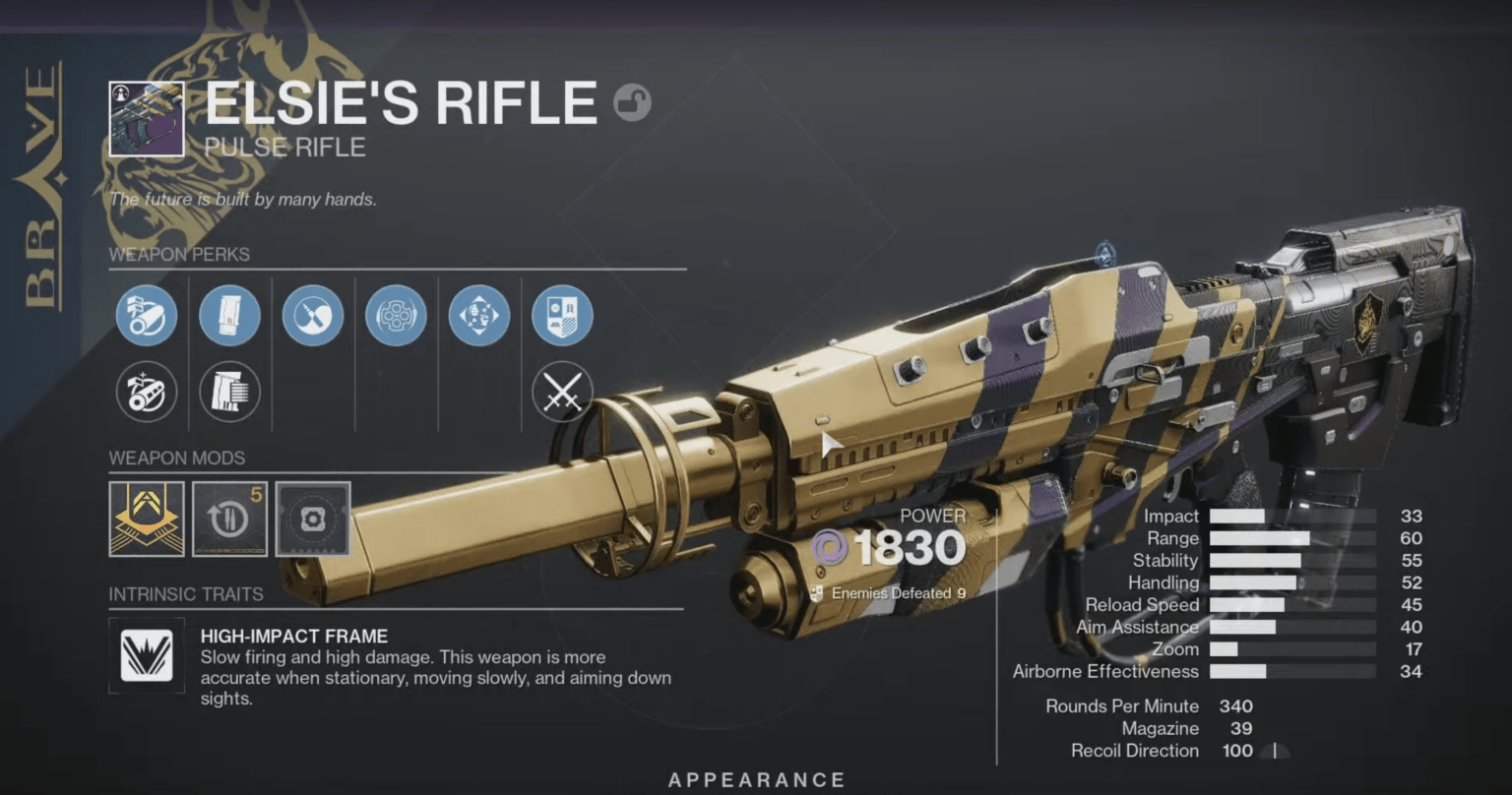1512x795 pixels.
Task: Open the APPEARANCE section at the bottom
Action: click(x=758, y=778)
